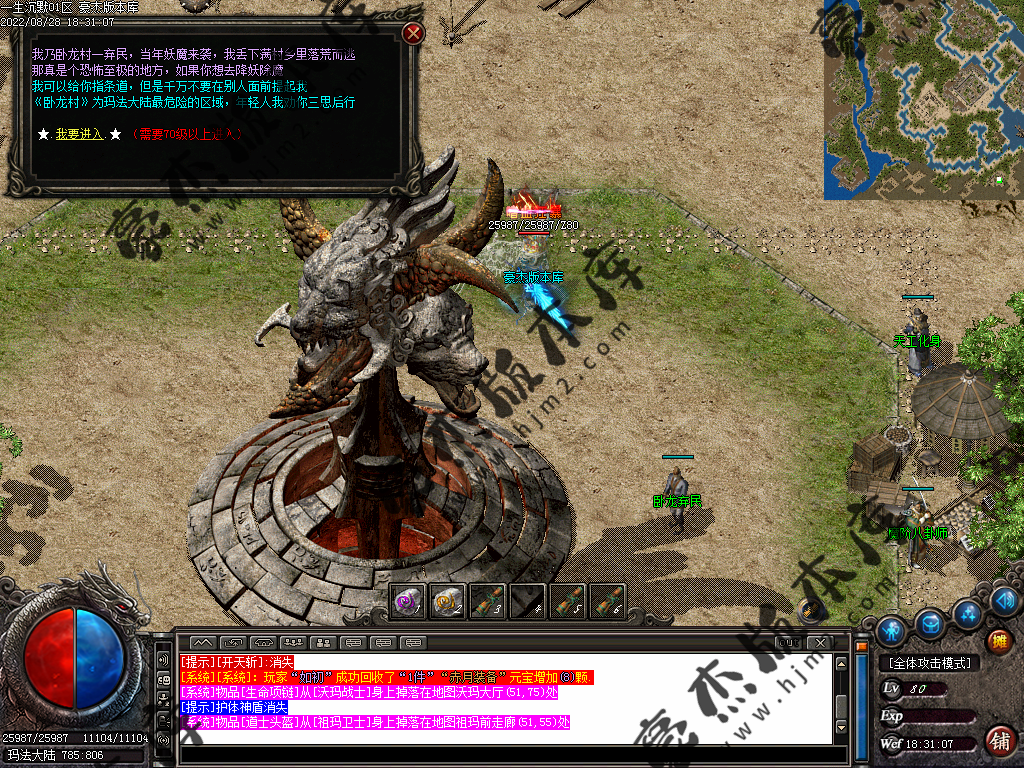Select the item in hotbar slot 6
1024x768 pixels.
point(608,601)
